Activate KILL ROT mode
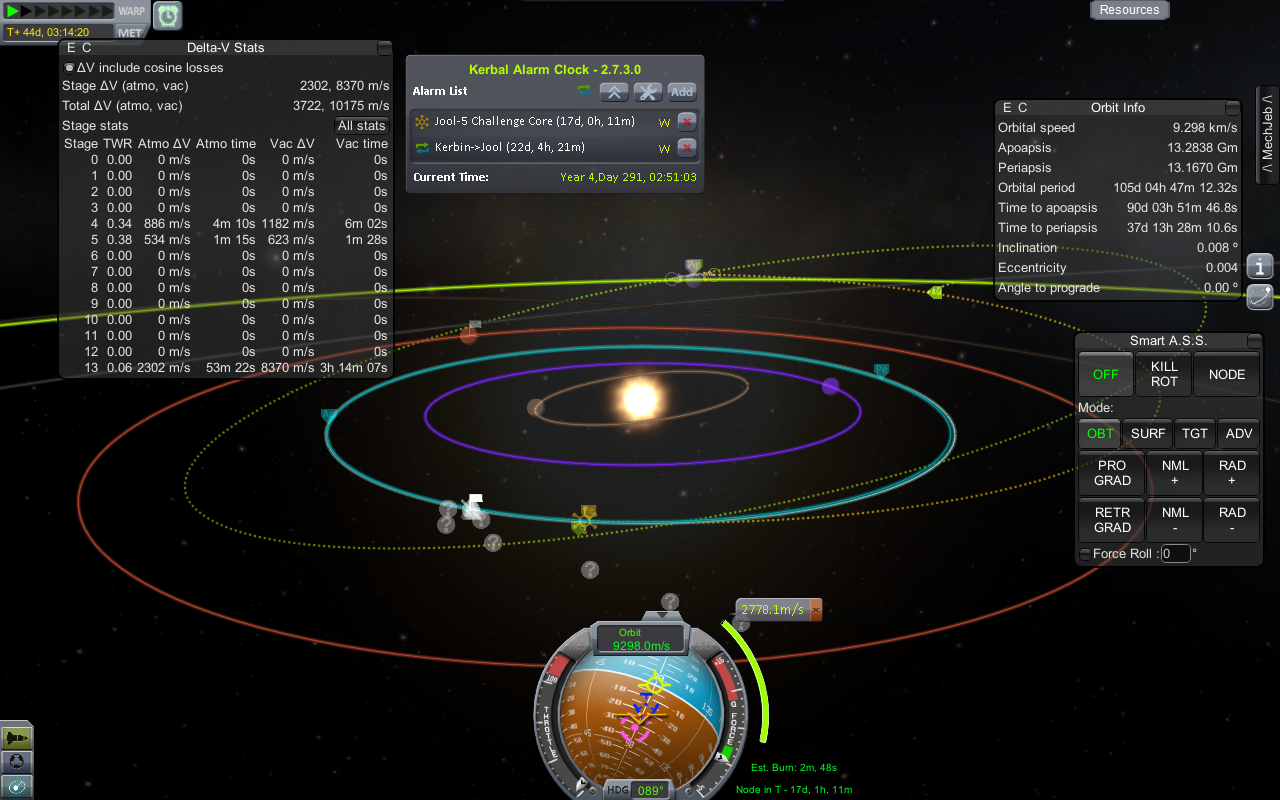 click(1164, 374)
